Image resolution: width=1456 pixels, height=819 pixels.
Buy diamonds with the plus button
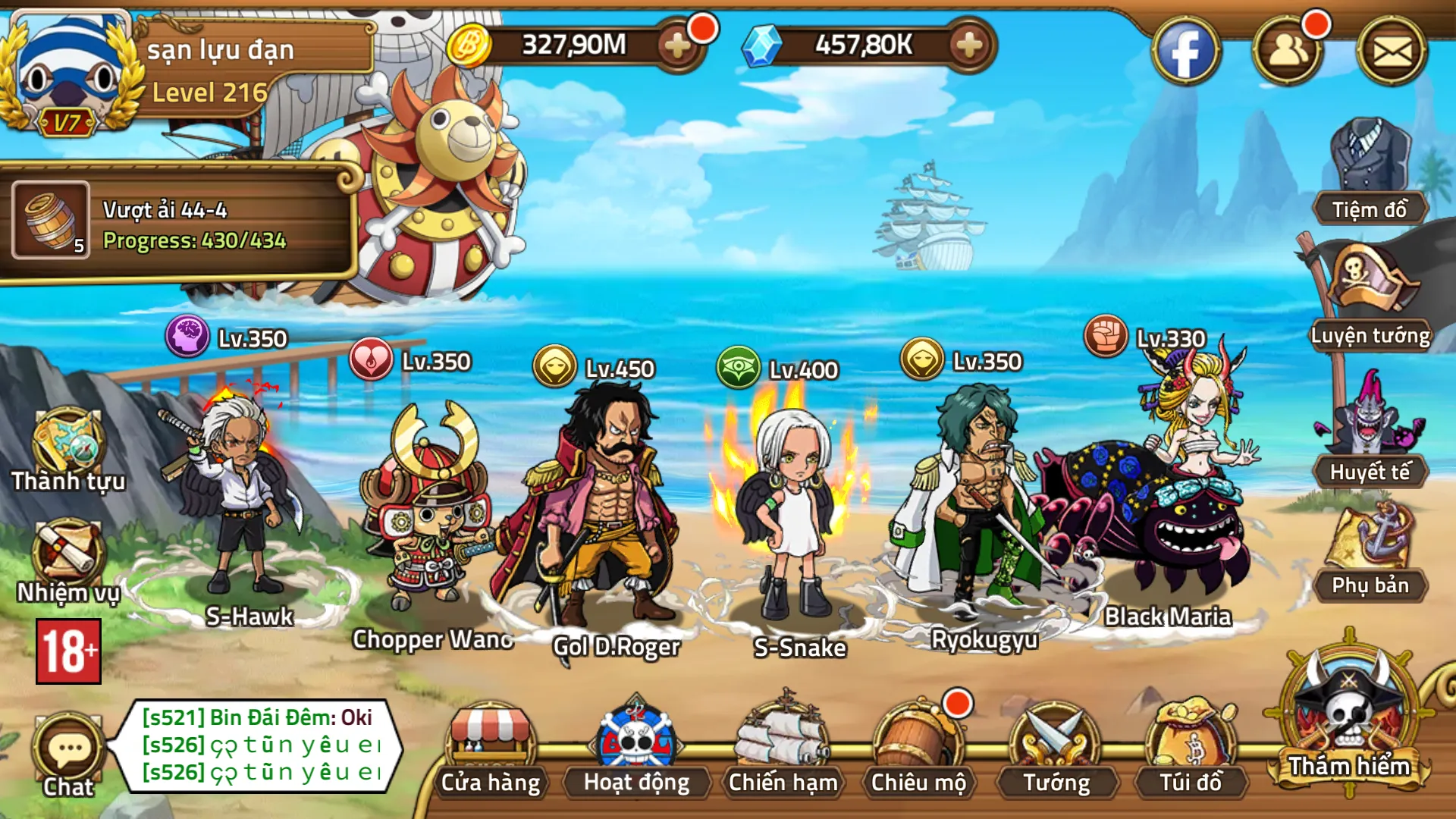click(x=968, y=45)
